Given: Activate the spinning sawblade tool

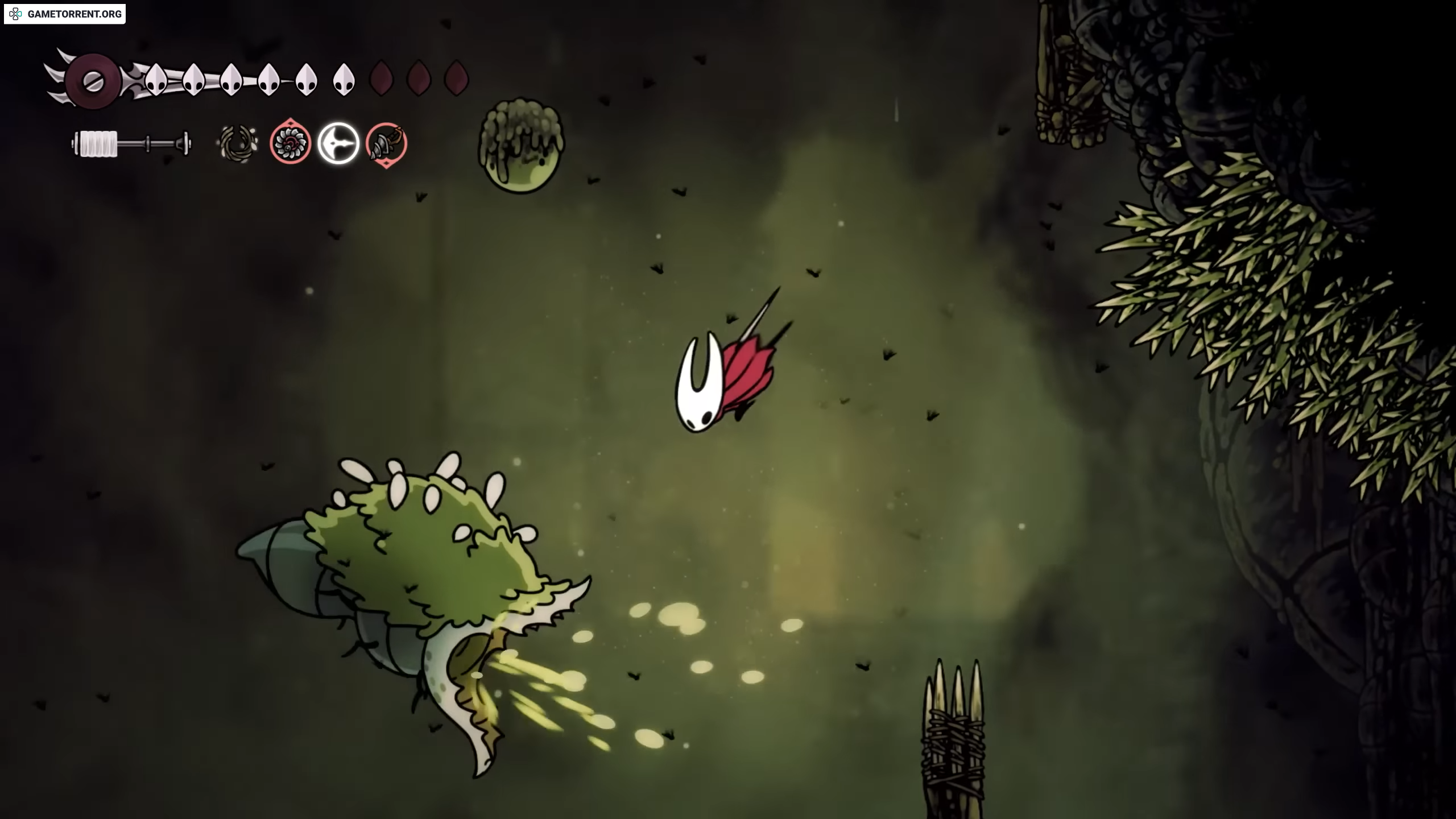Looking at the screenshot, I should click(290, 143).
